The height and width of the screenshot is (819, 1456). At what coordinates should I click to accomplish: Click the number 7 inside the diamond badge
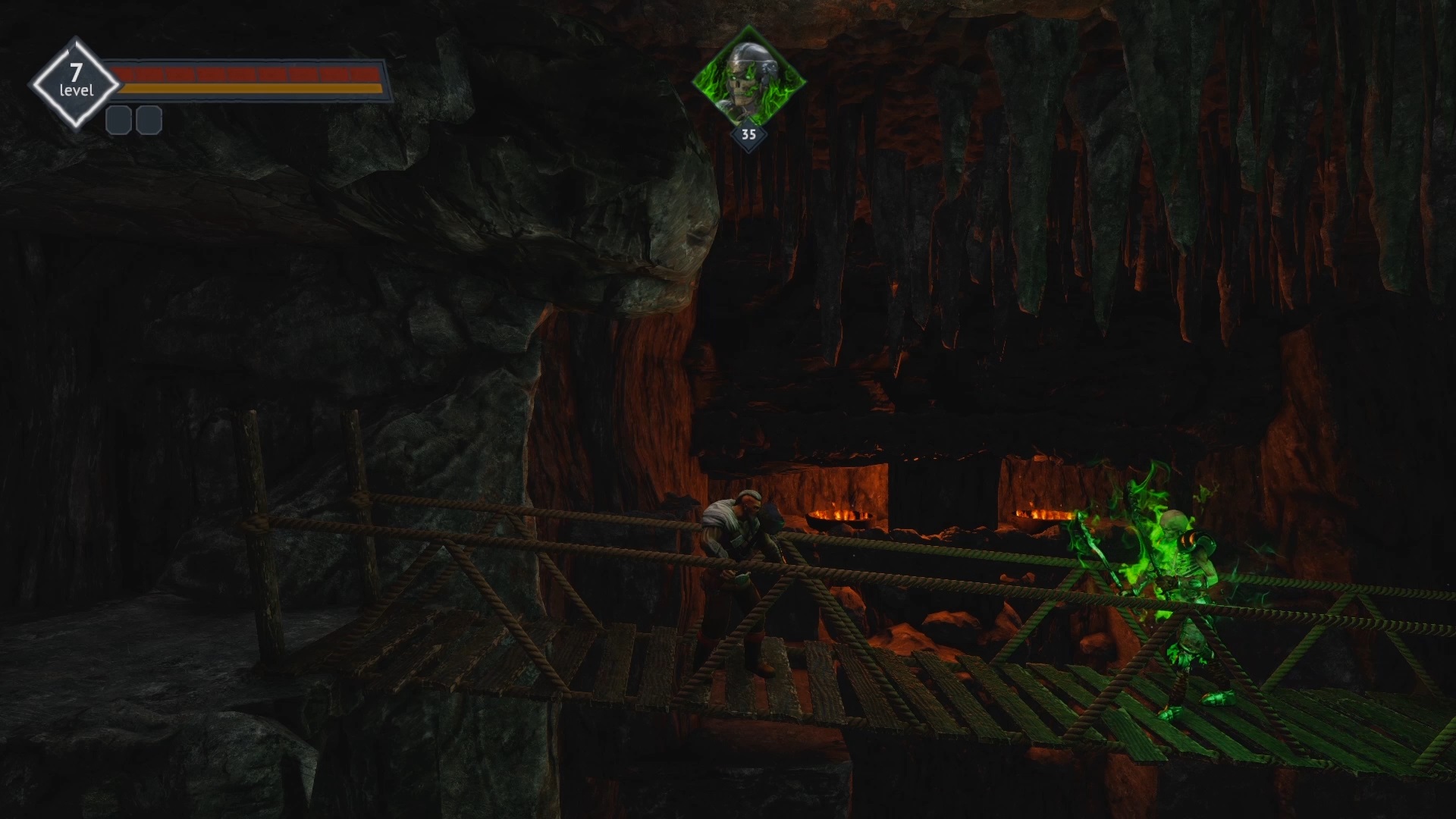75,74
